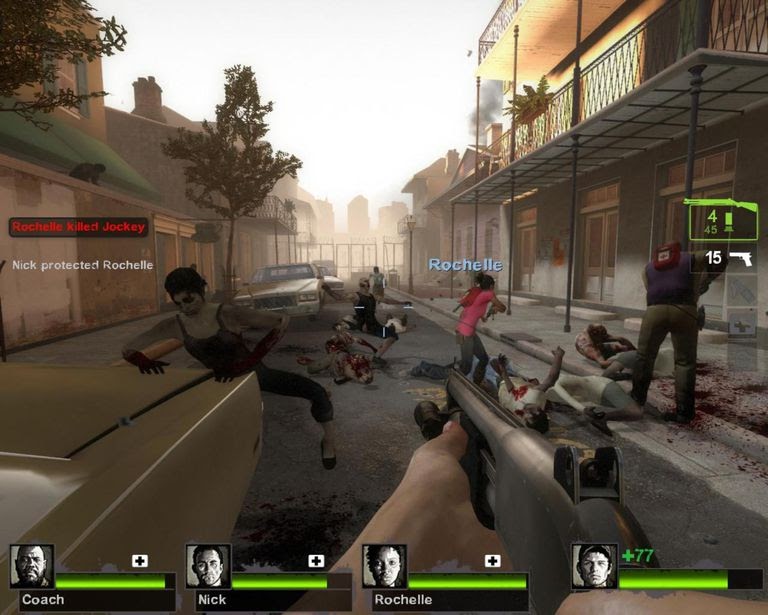The height and width of the screenshot is (615, 768).
Task: Select the shotgun primary weapon slot
Action: [721, 220]
